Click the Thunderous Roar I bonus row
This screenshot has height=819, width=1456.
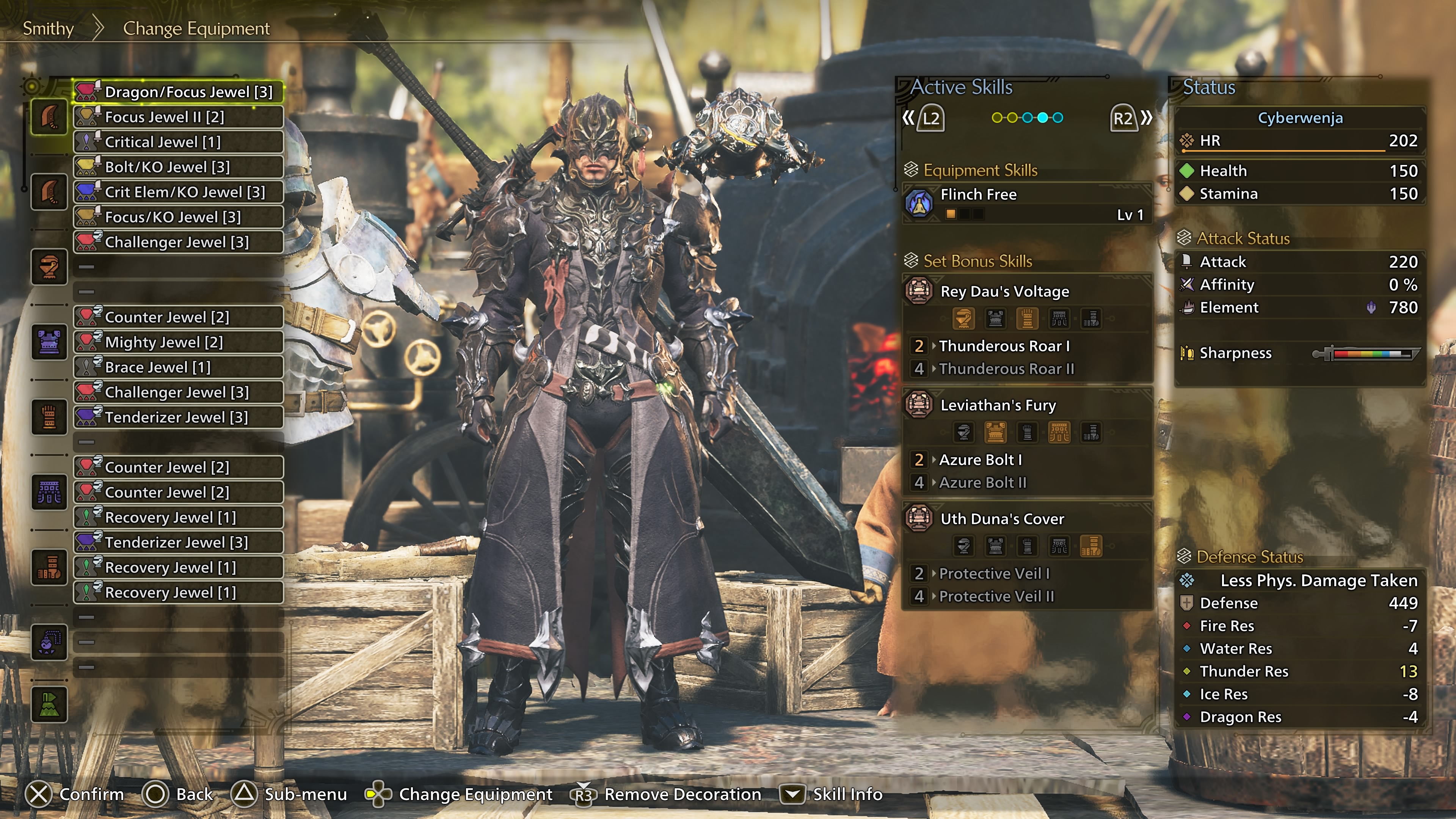click(1004, 346)
